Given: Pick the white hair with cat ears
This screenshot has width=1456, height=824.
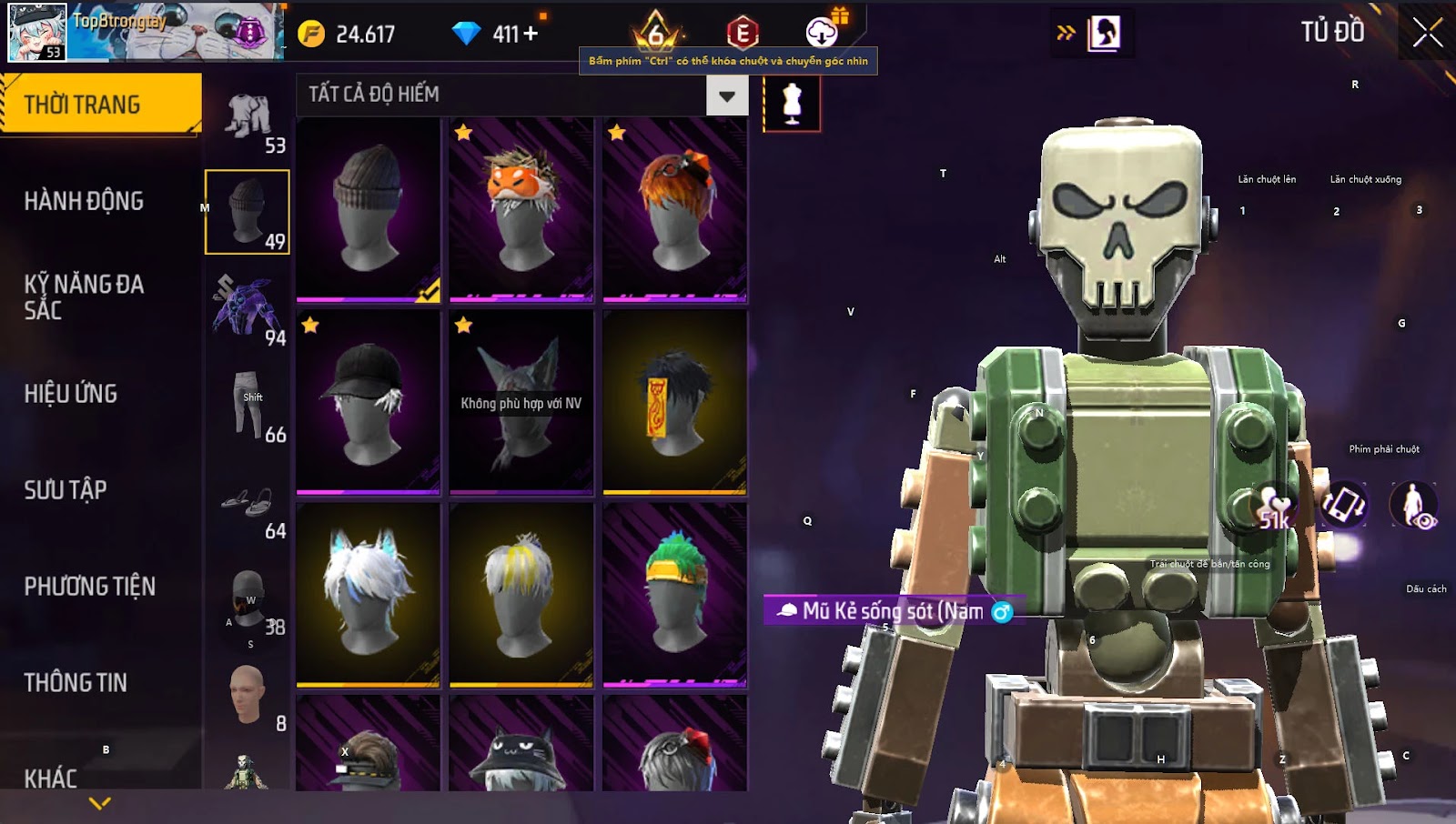Looking at the screenshot, I should pyautogui.click(x=368, y=595).
